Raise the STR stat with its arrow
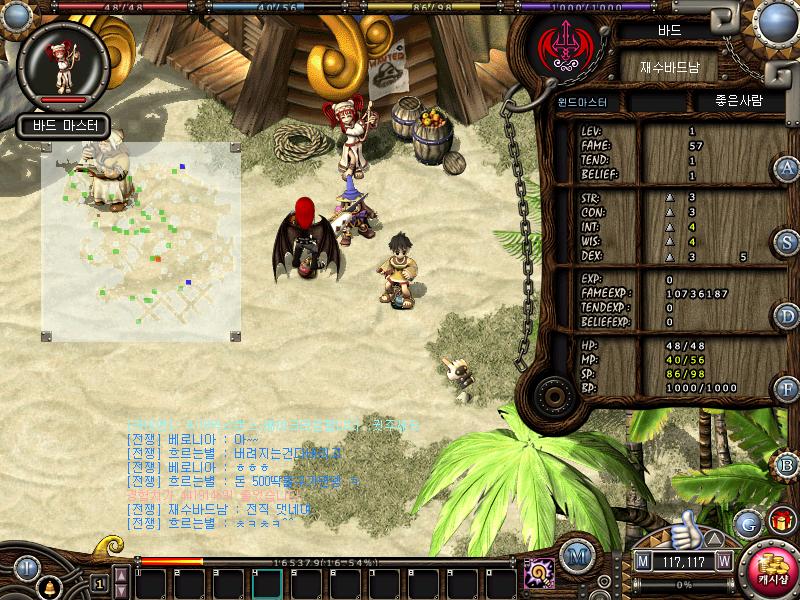800x600 pixels. [671, 198]
